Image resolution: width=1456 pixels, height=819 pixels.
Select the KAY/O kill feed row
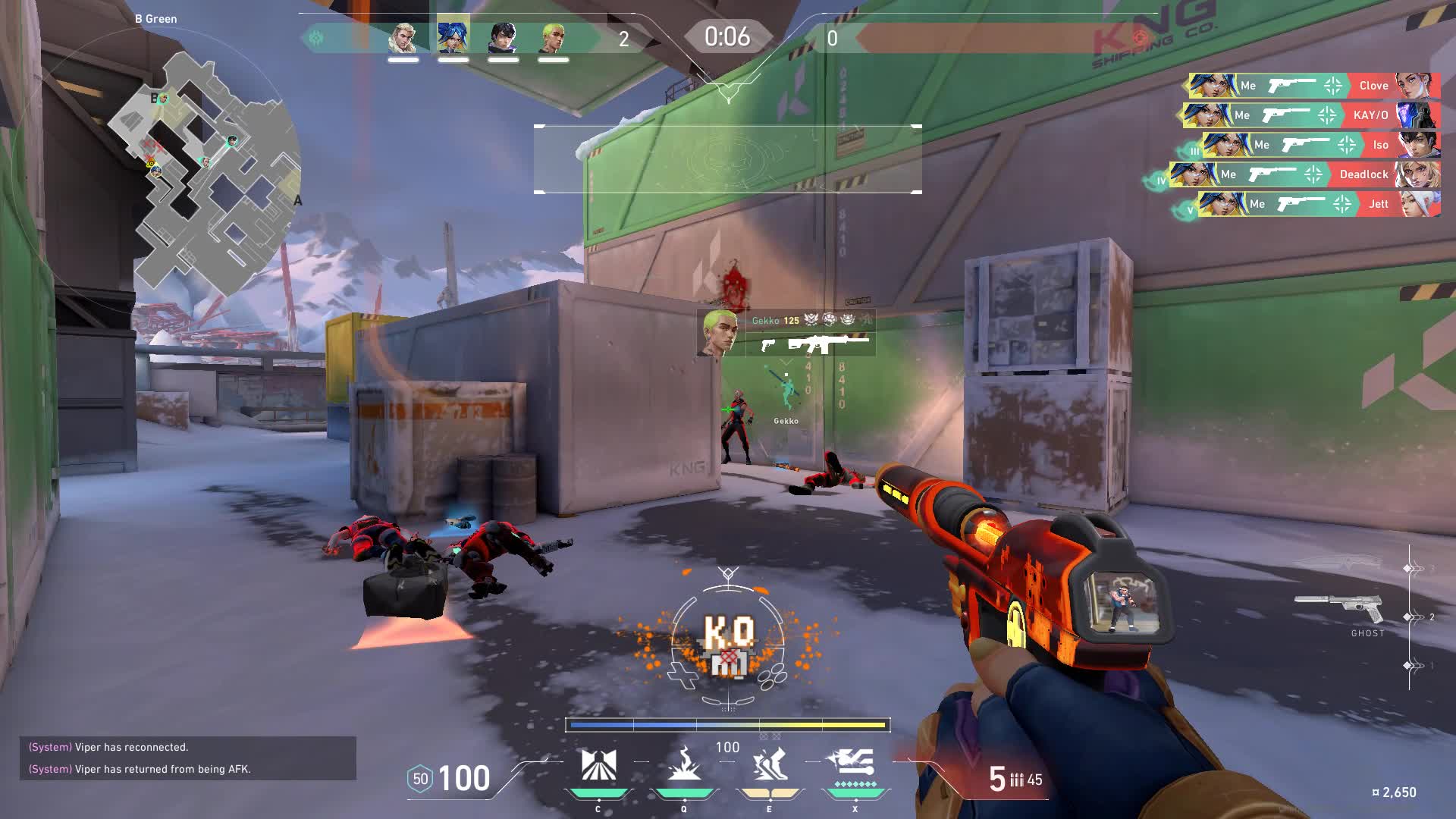tap(1310, 115)
